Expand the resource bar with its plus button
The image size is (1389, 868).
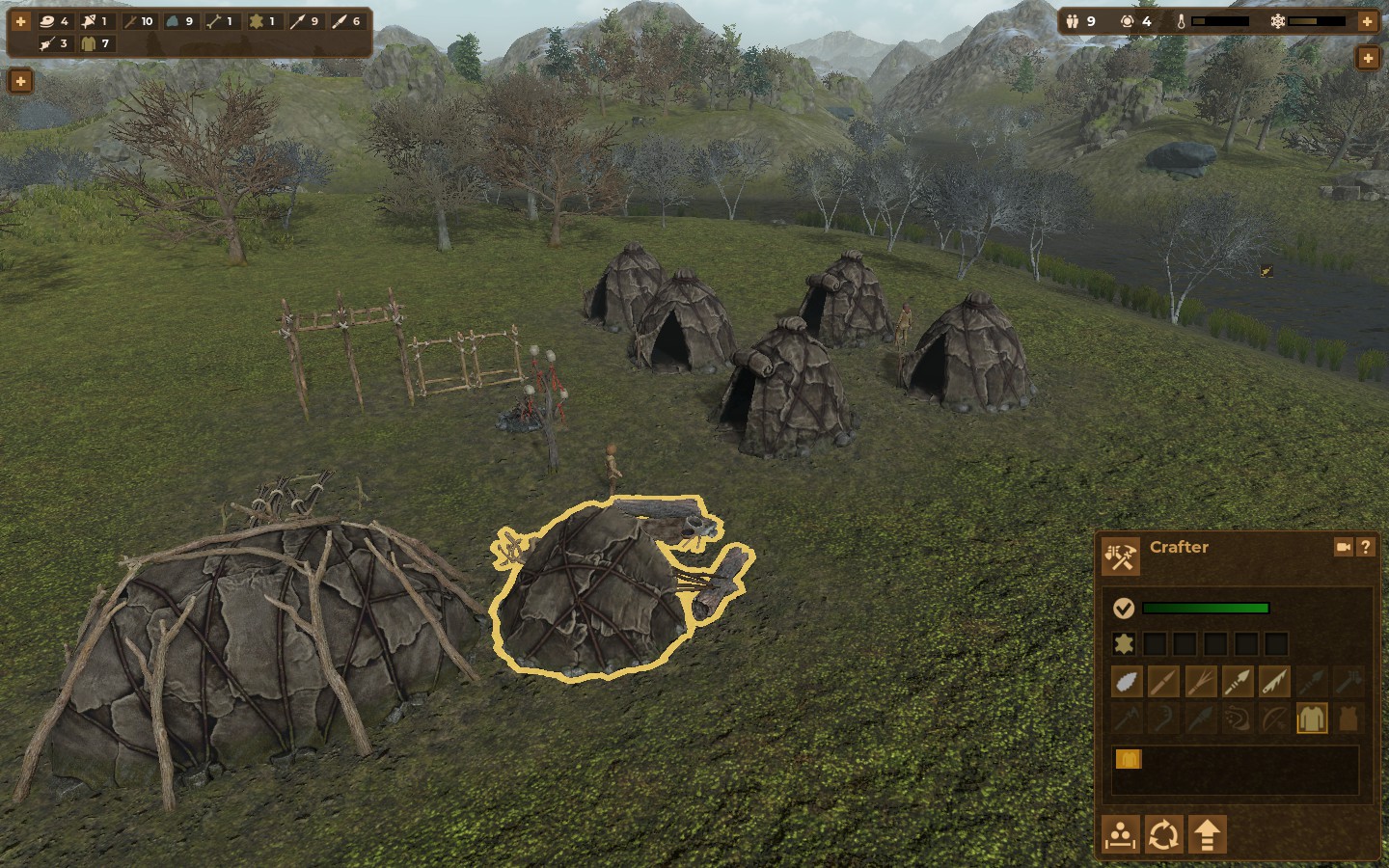20,20
